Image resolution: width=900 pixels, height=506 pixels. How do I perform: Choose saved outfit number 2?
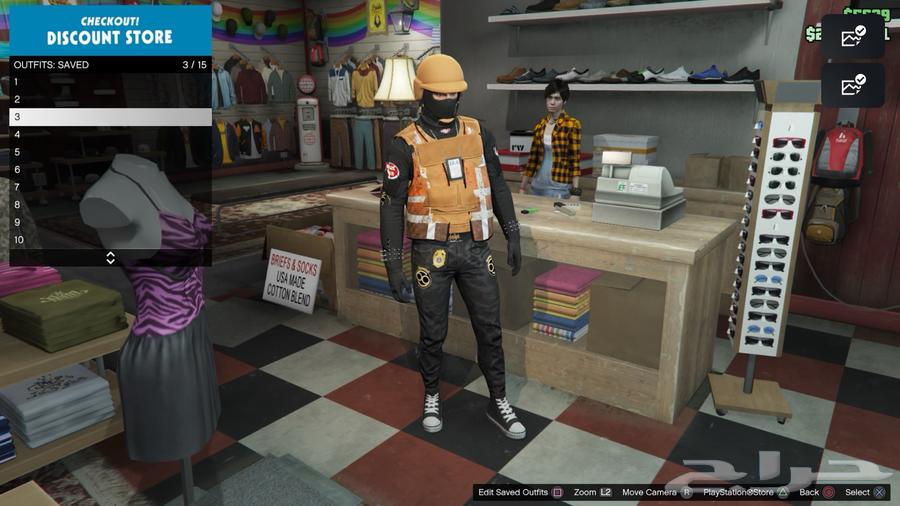[110, 99]
